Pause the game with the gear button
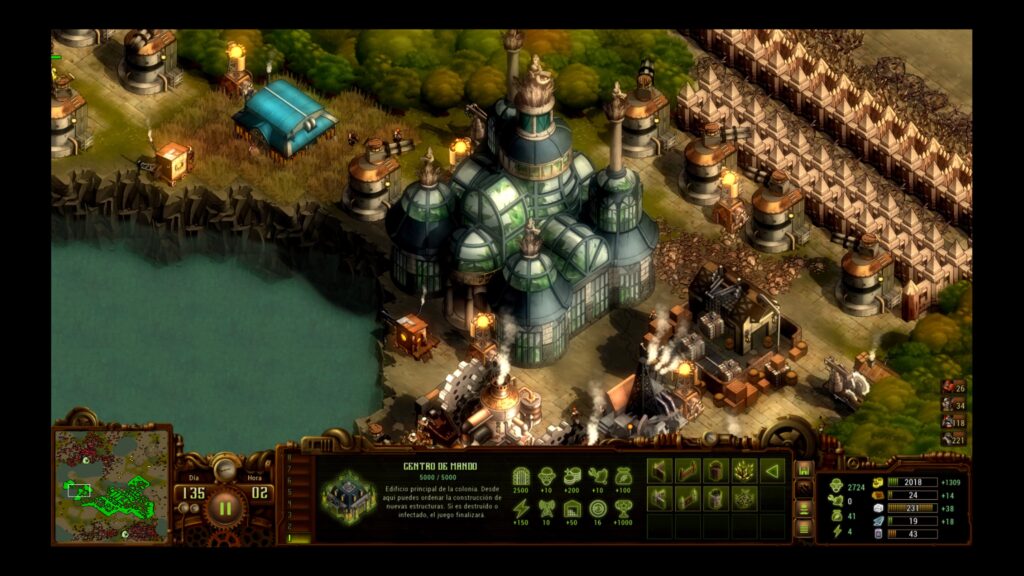This screenshot has height=576, width=1024. (x=225, y=507)
